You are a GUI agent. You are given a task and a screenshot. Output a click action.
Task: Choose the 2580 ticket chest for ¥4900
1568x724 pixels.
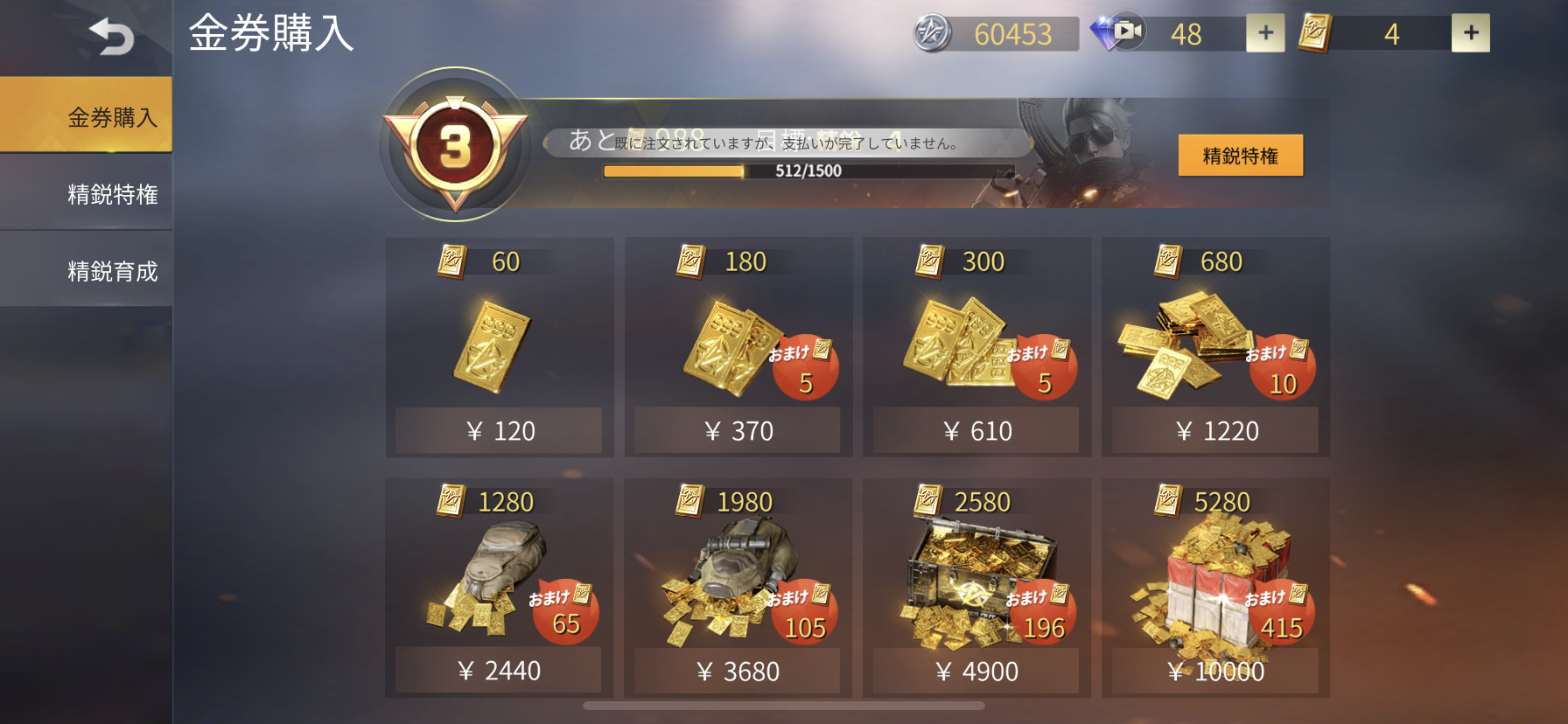976,671
